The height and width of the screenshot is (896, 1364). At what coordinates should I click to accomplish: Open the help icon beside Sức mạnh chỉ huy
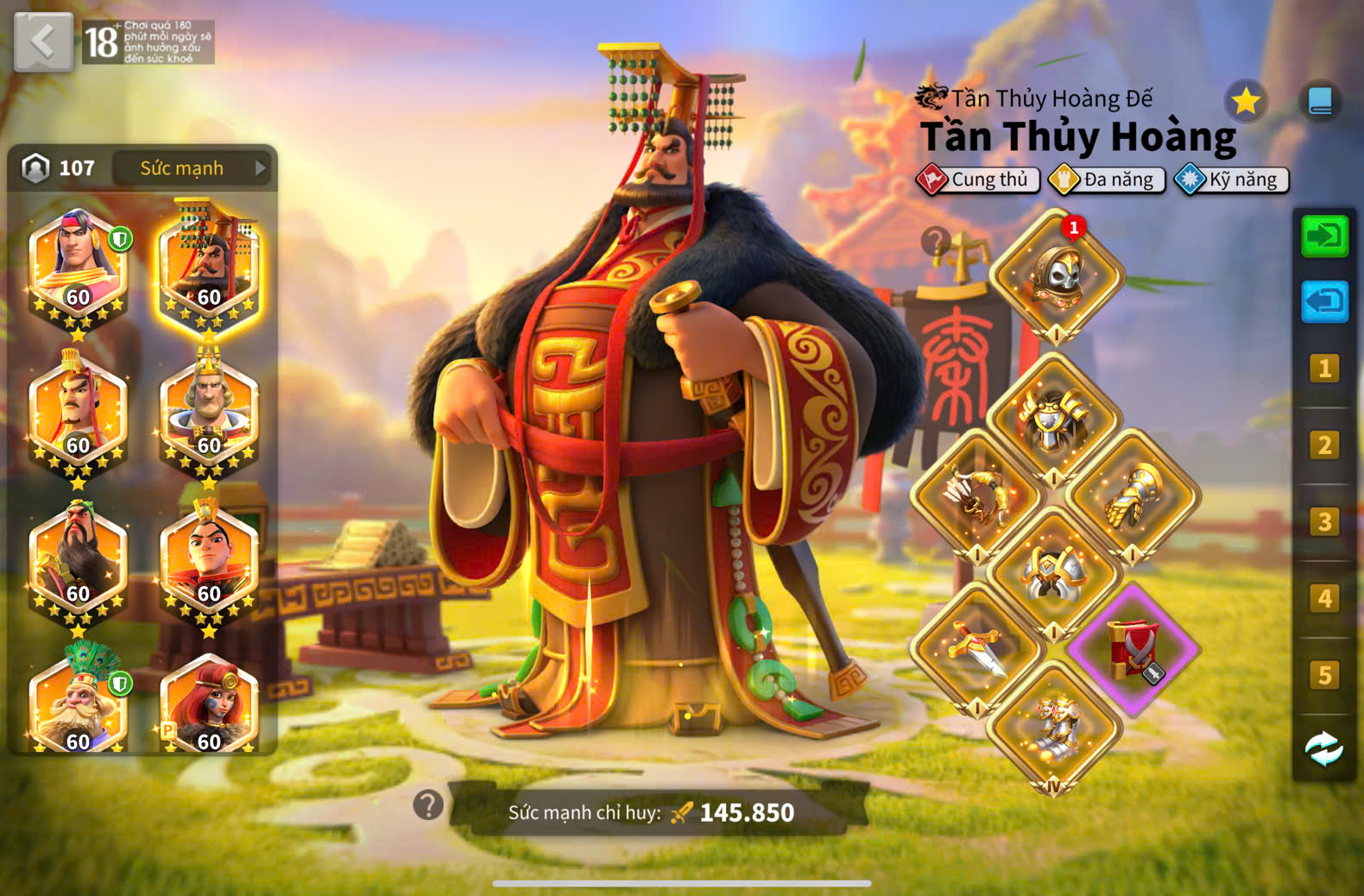tap(428, 805)
